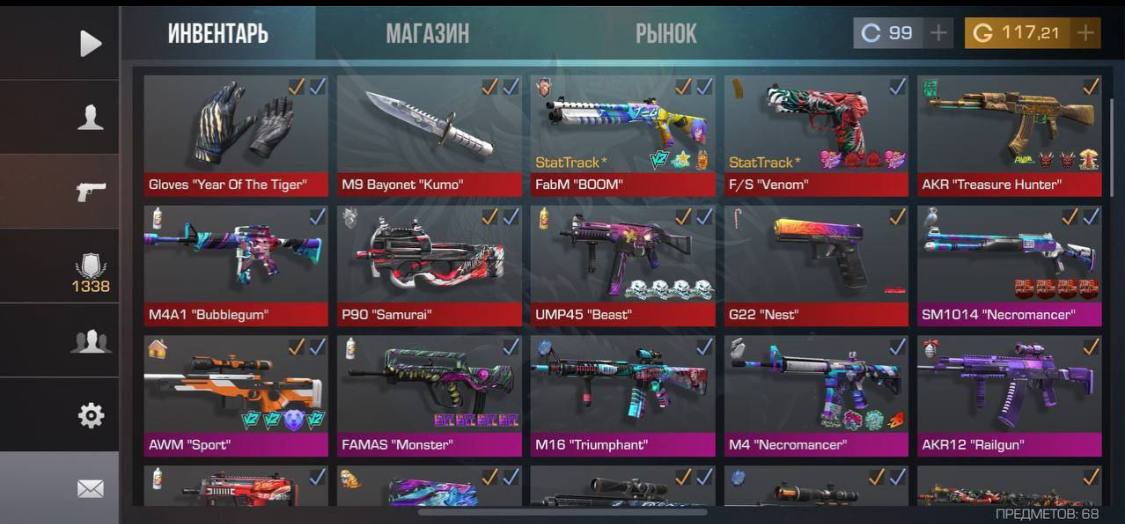Select the Инвентарь tab
The height and width of the screenshot is (524, 1125).
tap(218, 33)
